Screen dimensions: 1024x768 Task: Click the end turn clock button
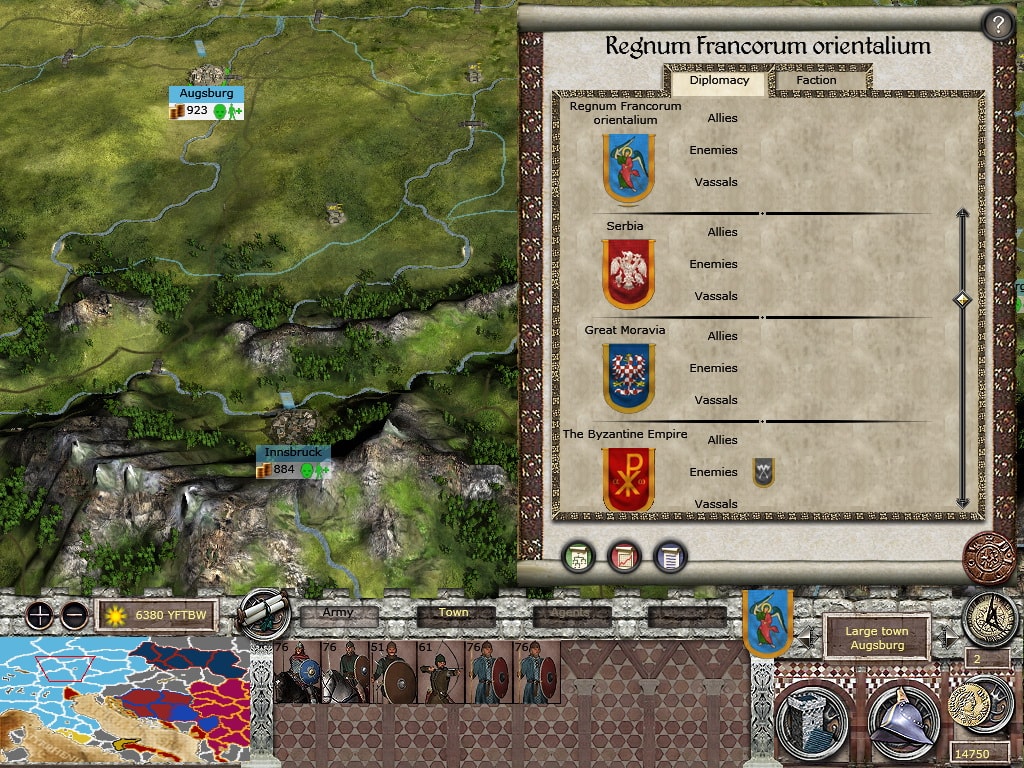coord(989,617)
